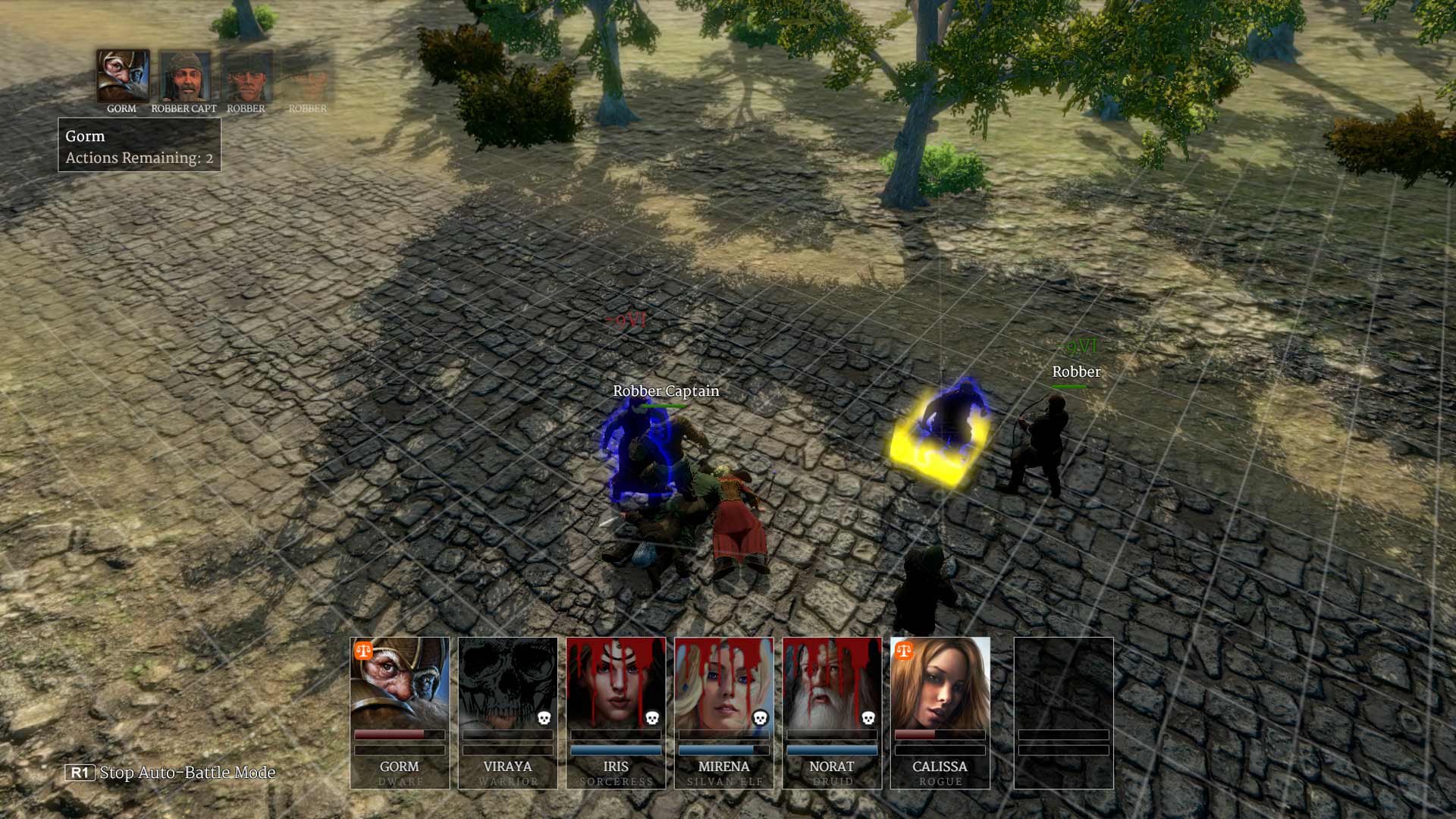Click the first Robber portrait in turn order

coord(245,76)
